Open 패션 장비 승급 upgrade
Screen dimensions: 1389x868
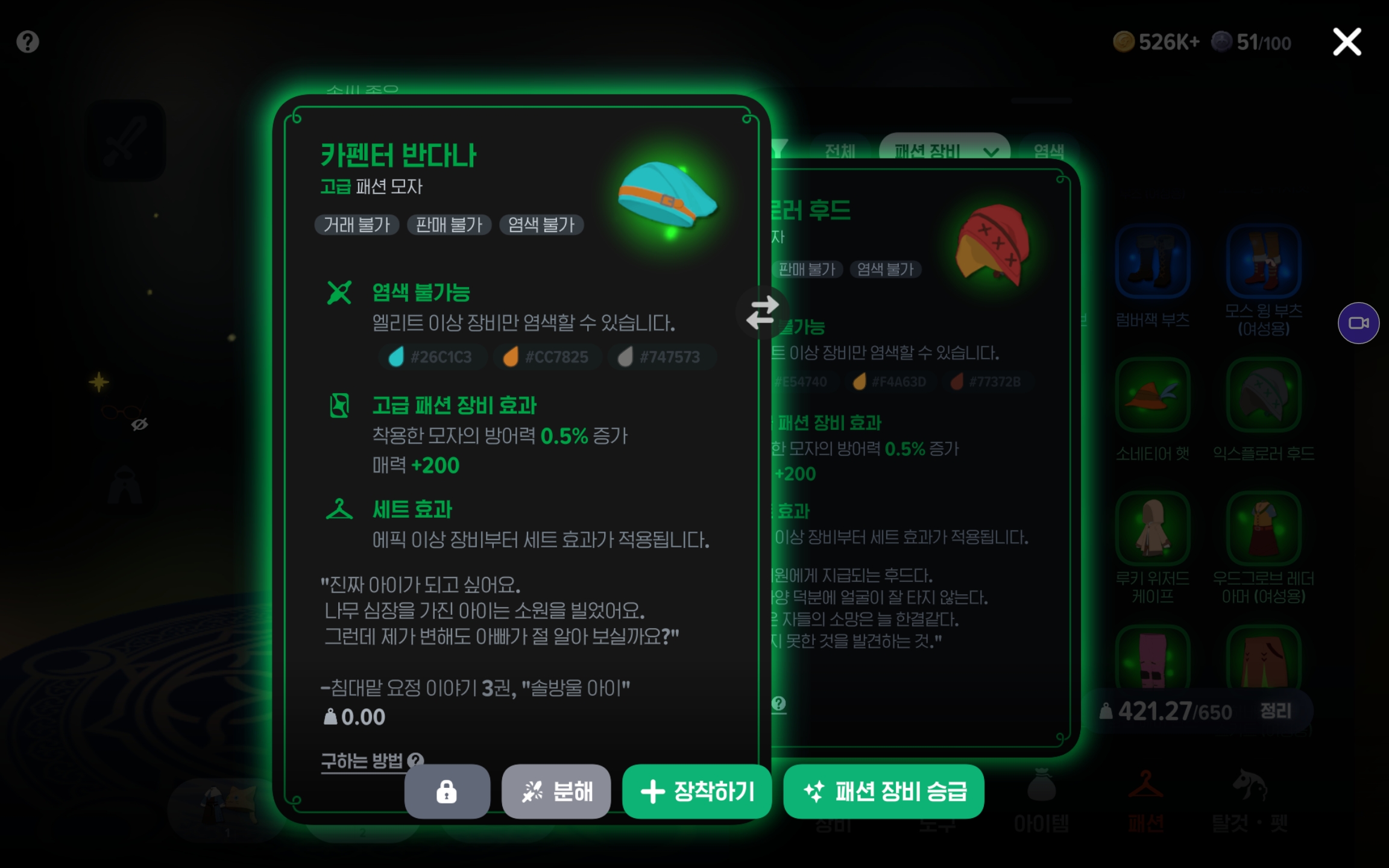click(x=883, y=791)
